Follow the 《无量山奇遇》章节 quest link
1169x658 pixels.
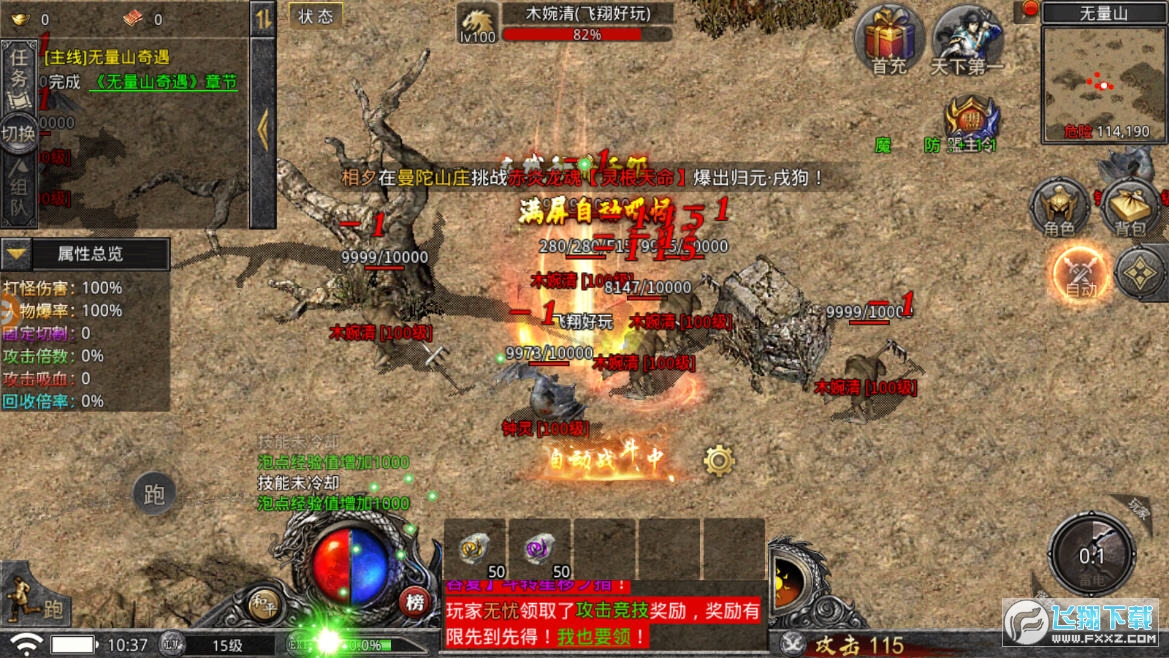pyautogui.click(x=162, y=83)
